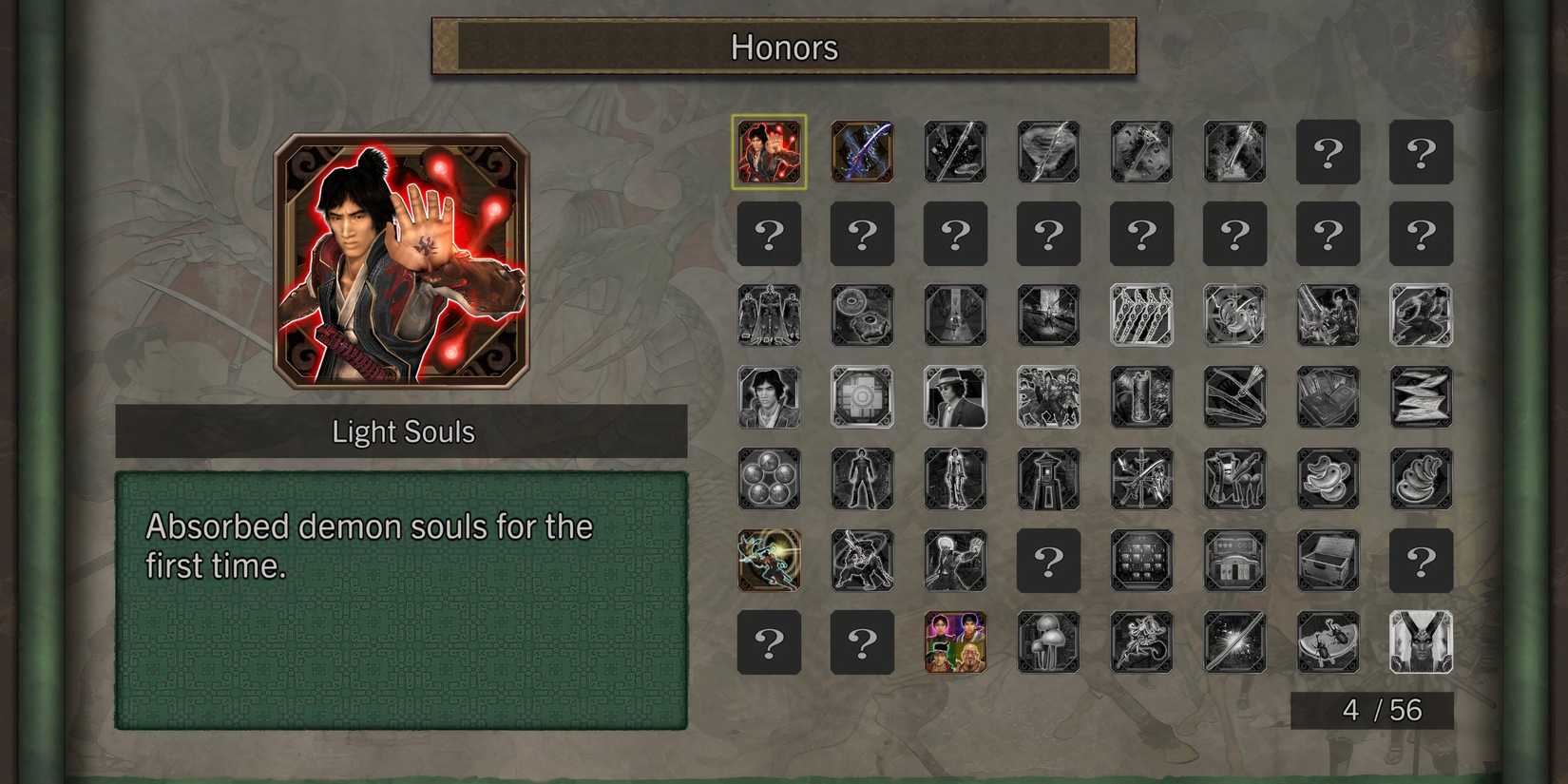The height and width of the screenshot is (784, 1568).
Task: Click the man in hat honor icon
Action: 955,397
